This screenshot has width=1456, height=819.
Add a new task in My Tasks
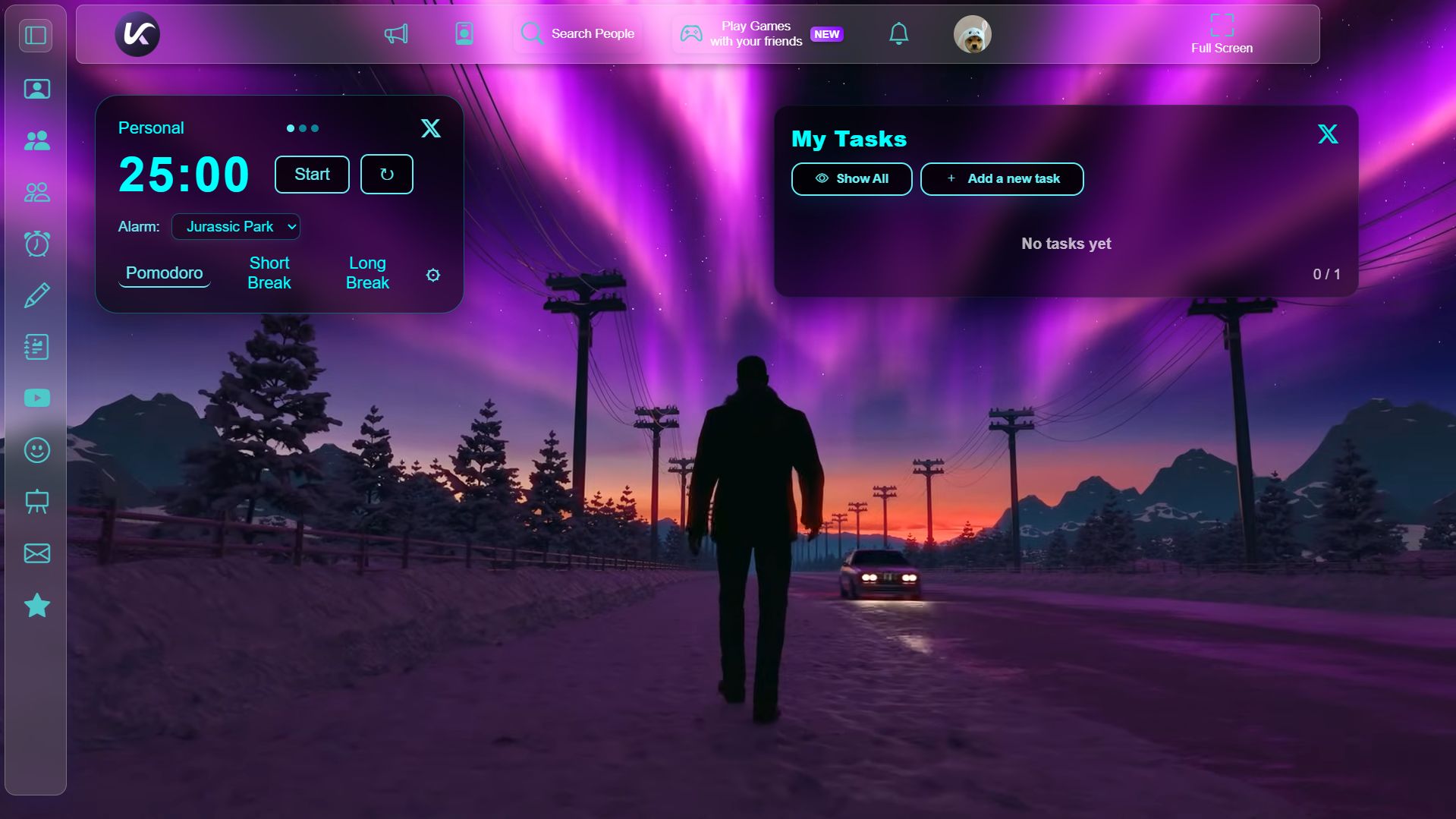(x=1002, y=178)
